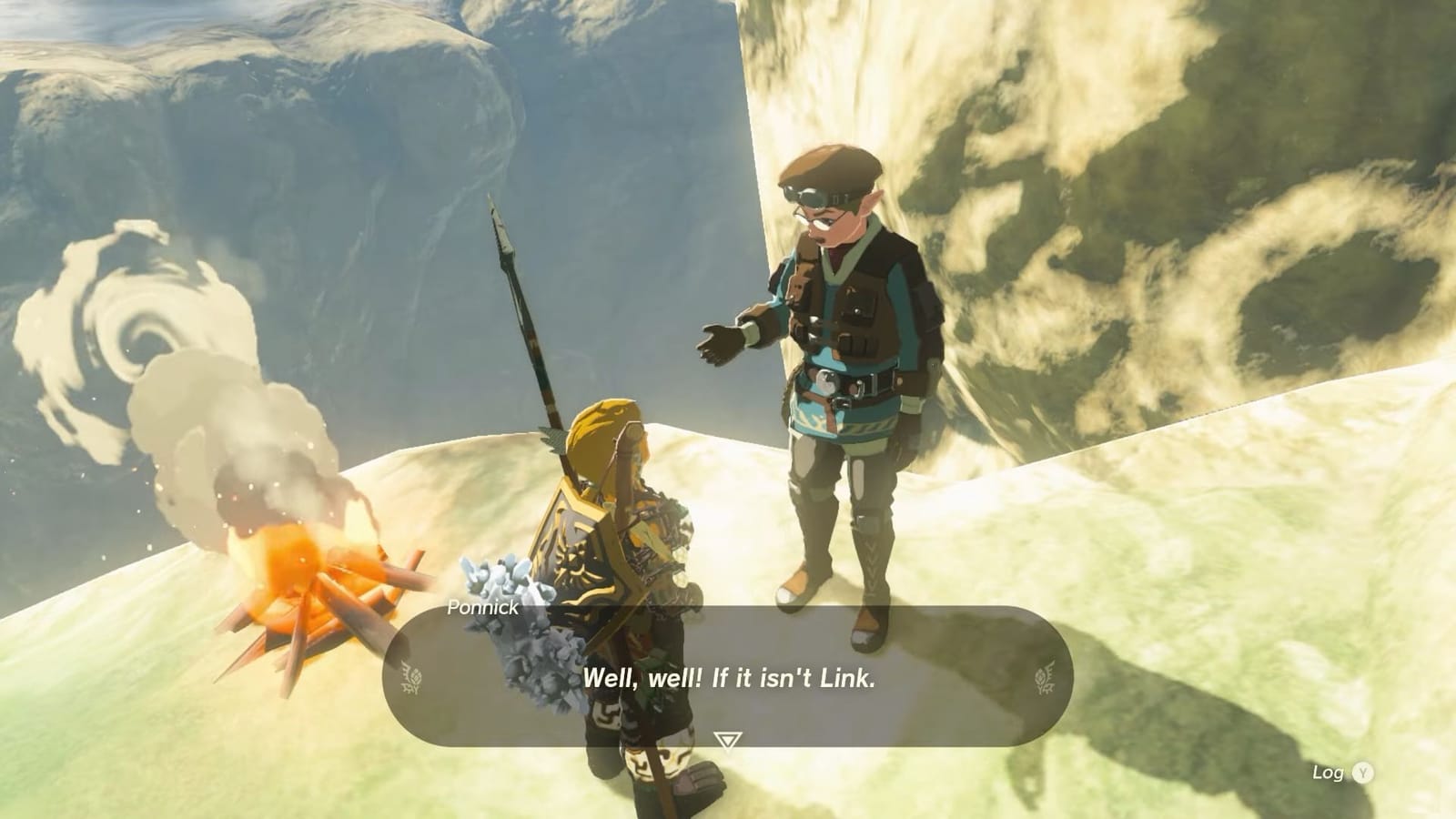Click the speaker name Ponnick

[x=485, y=608]
